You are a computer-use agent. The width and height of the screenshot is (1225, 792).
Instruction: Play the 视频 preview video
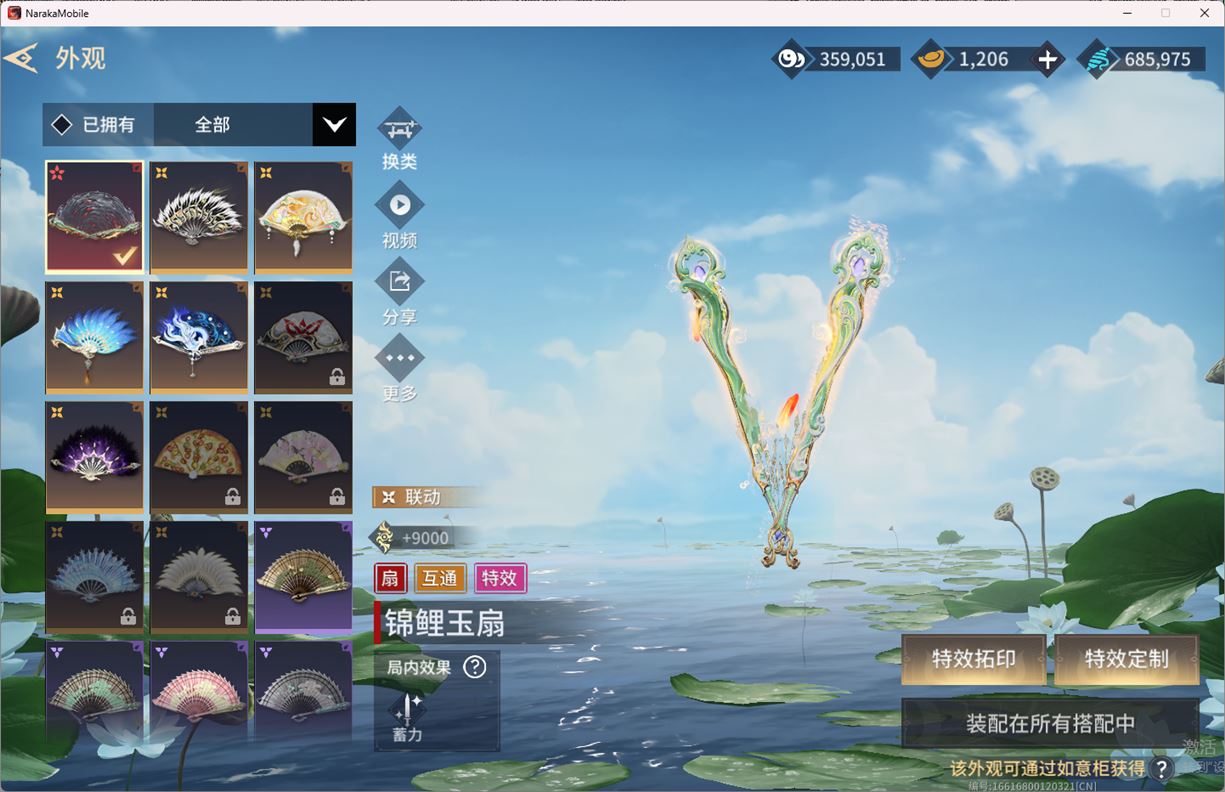pos(399,206)
